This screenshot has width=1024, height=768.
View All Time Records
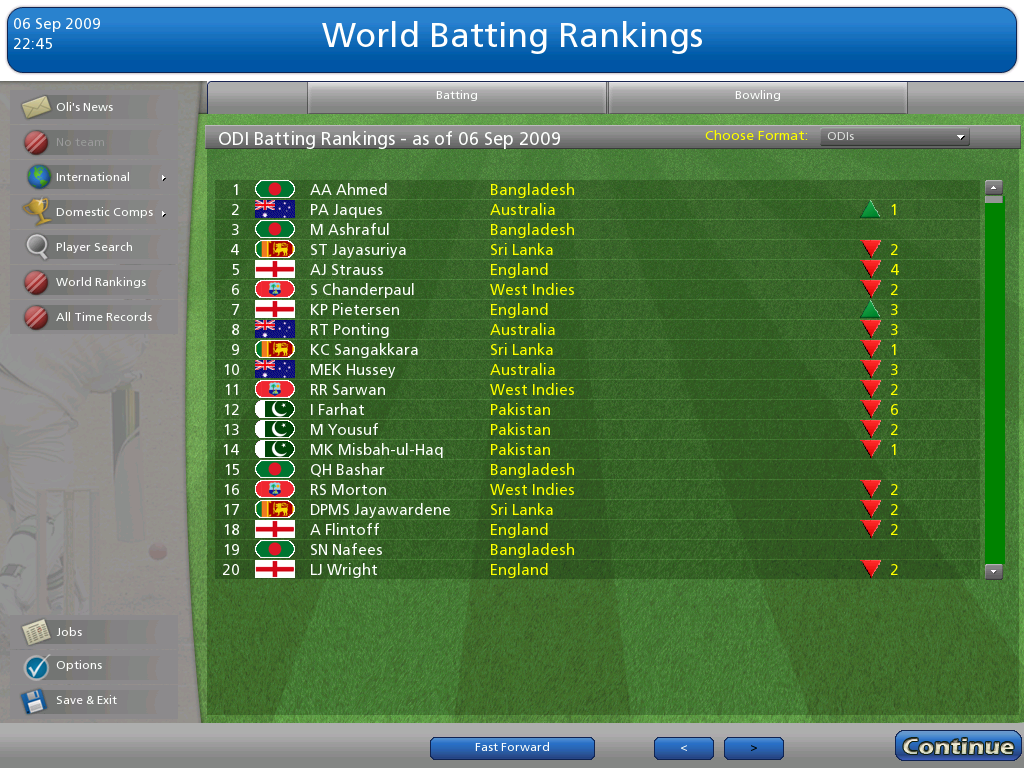point(103,317)
